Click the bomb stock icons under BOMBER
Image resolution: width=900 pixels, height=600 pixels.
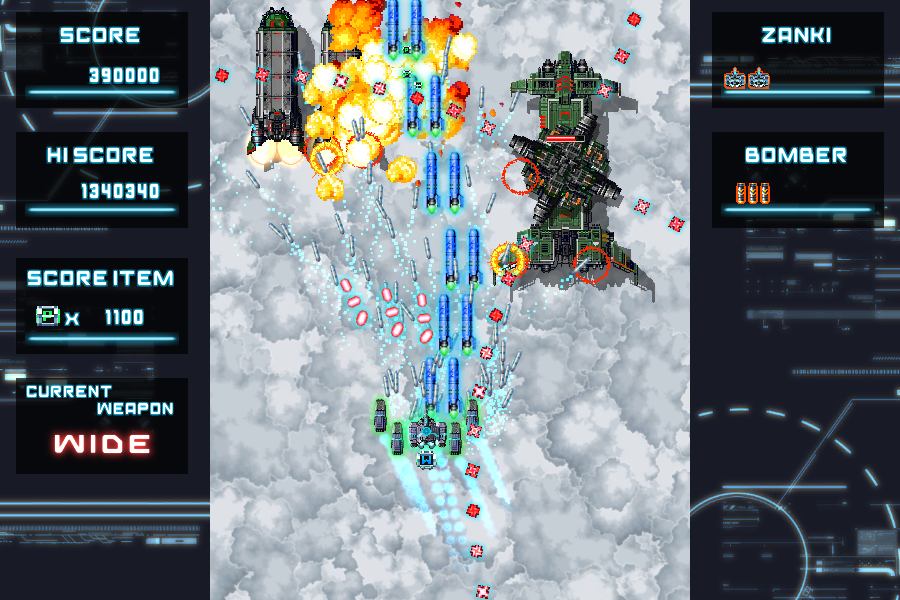pos(753,194)
